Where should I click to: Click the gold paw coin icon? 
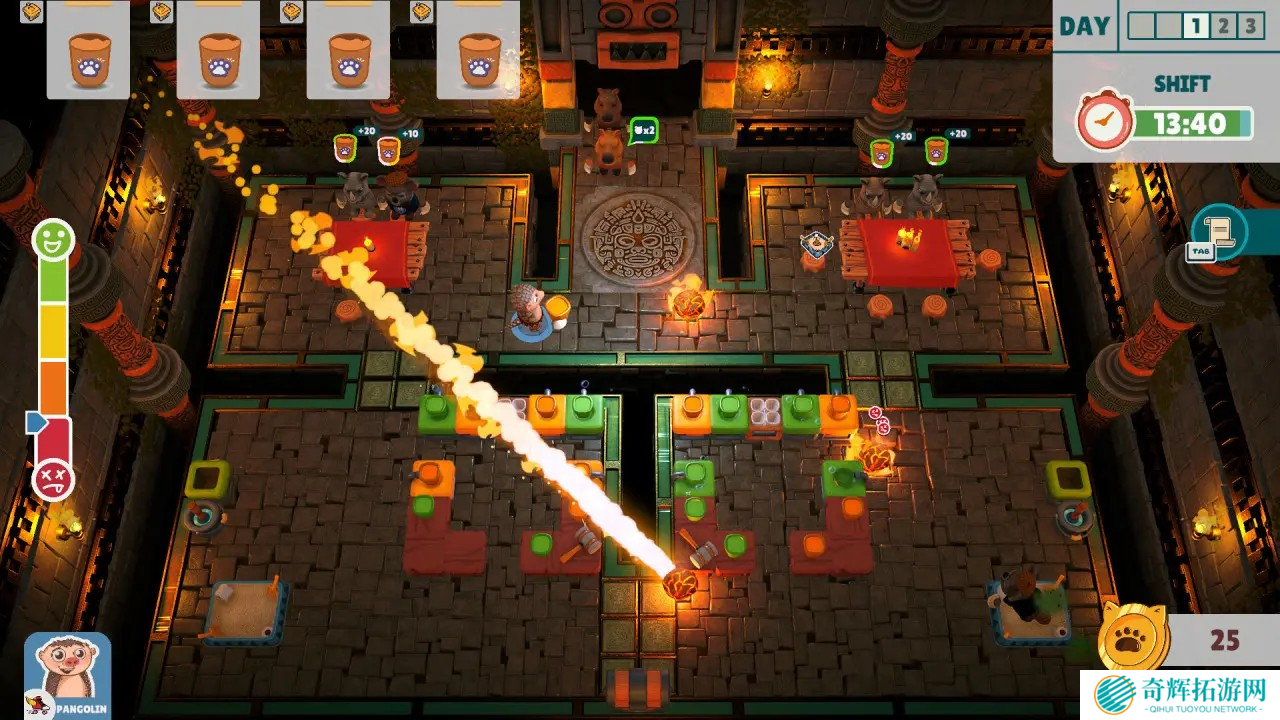[x=1133, y=638]
